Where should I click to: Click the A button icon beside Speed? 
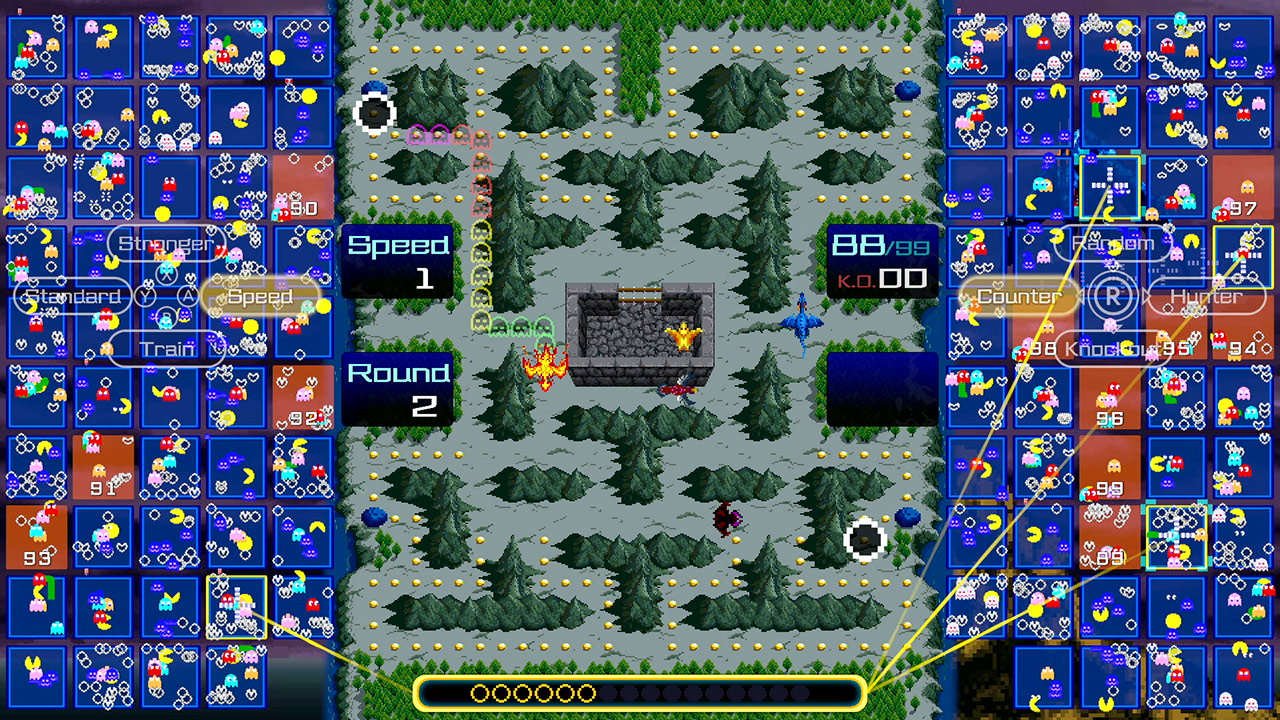(189, 295)
